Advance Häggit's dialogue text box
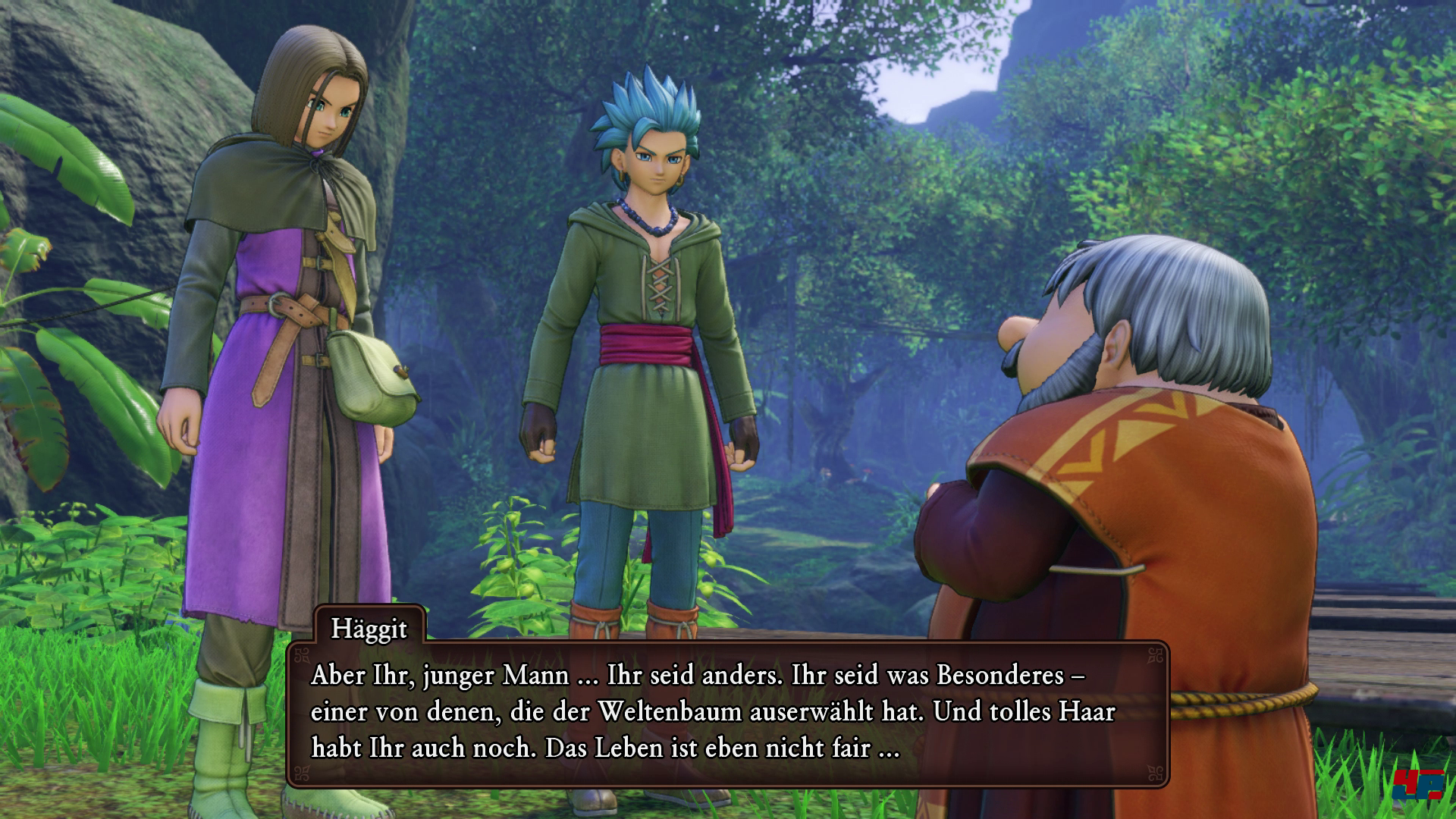Screen dimensions: 1456x819 726,713
